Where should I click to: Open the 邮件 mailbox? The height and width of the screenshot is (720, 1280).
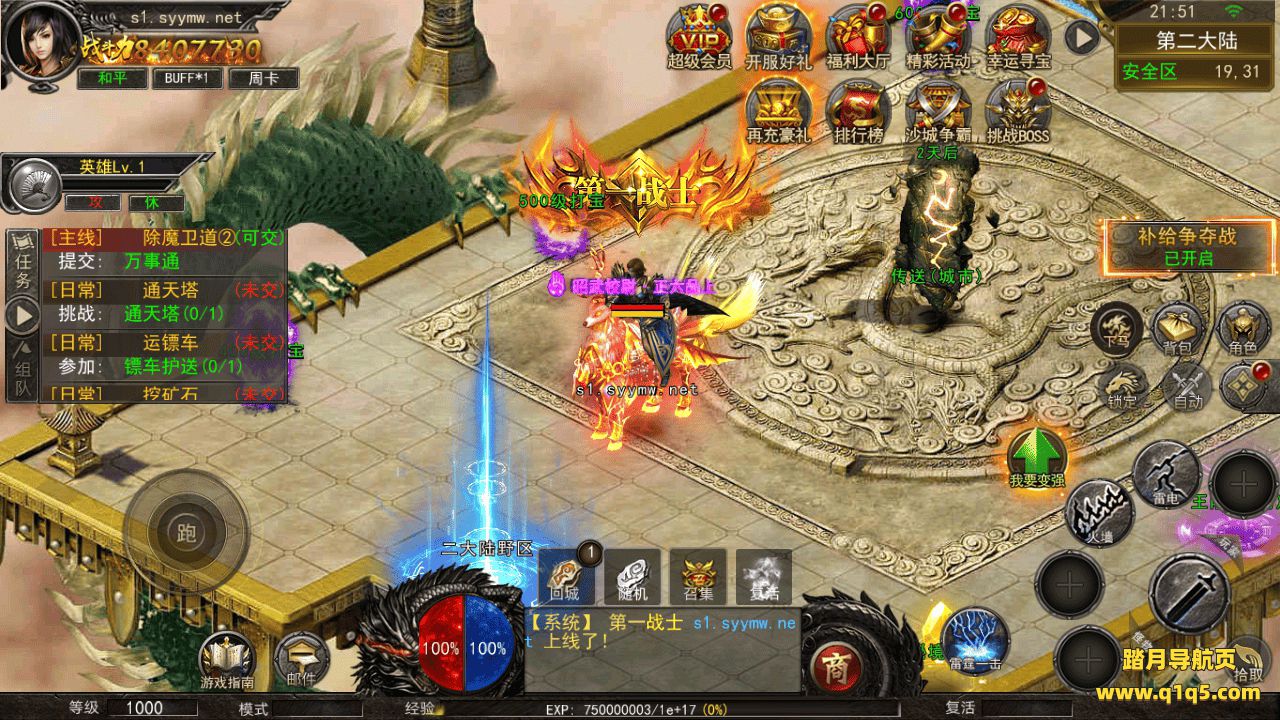300,660
